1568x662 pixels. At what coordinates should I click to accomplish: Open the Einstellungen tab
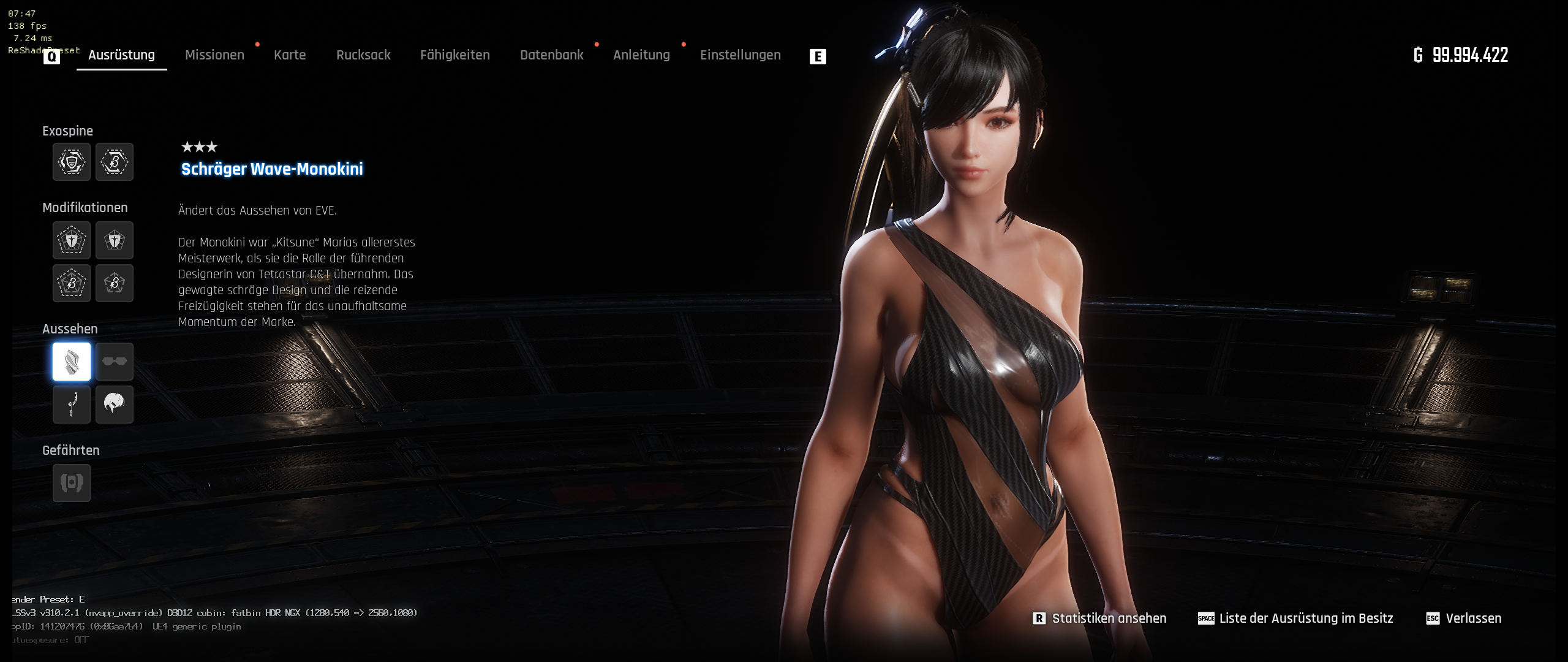coord(740,55)
